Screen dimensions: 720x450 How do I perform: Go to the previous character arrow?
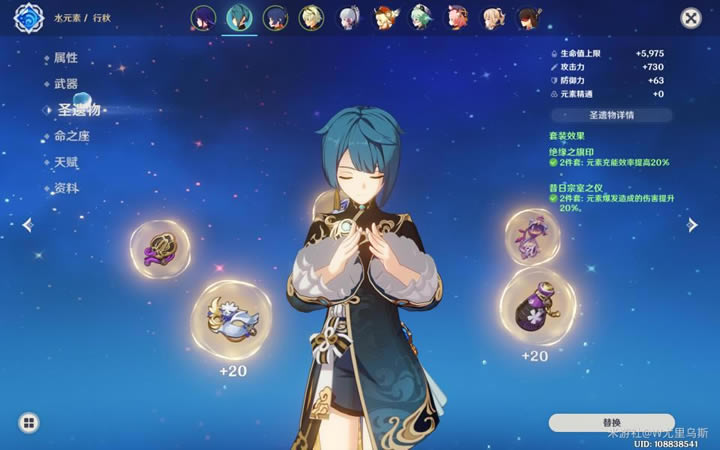[x=27, y=225]
